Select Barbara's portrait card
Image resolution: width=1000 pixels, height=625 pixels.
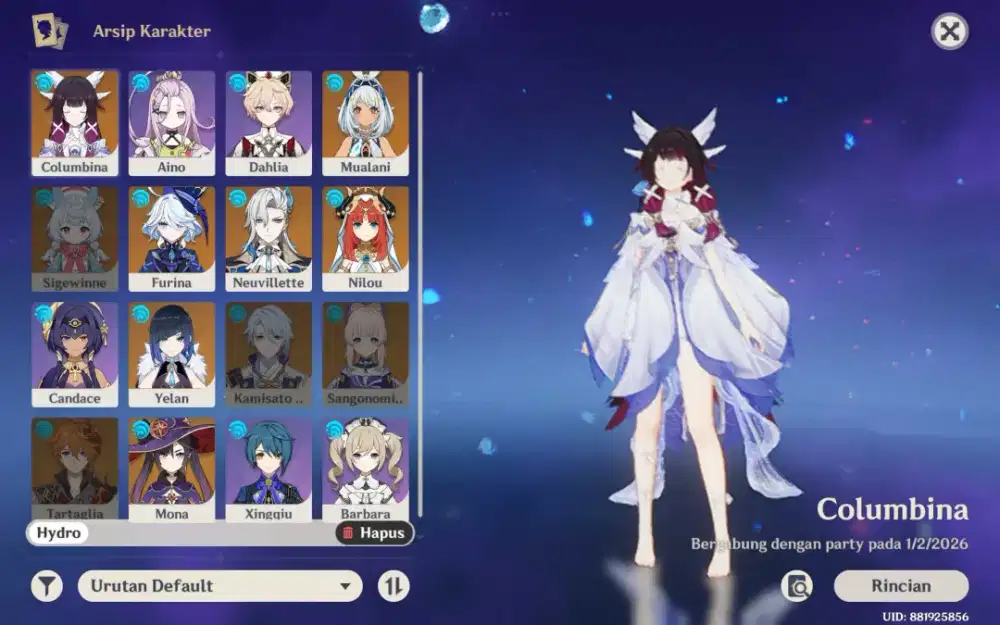(365, 468)
